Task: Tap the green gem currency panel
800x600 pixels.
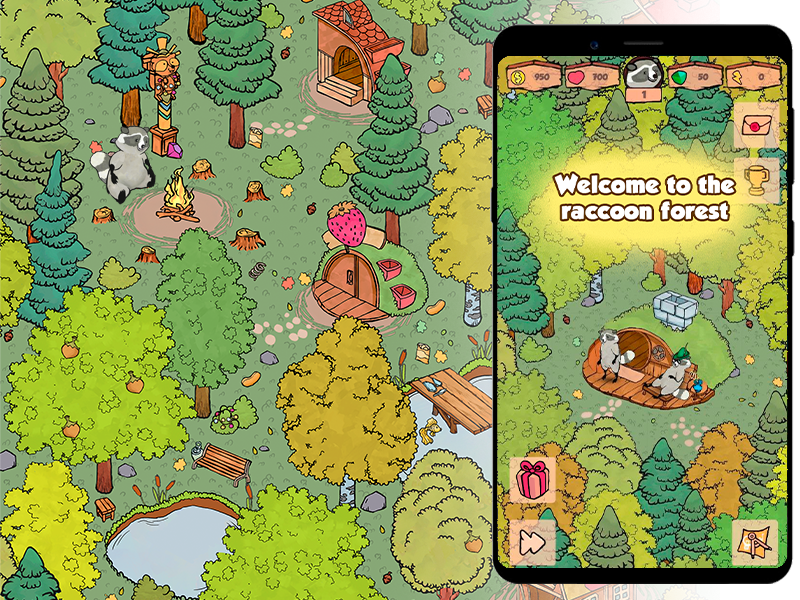Action: point(693,76)
